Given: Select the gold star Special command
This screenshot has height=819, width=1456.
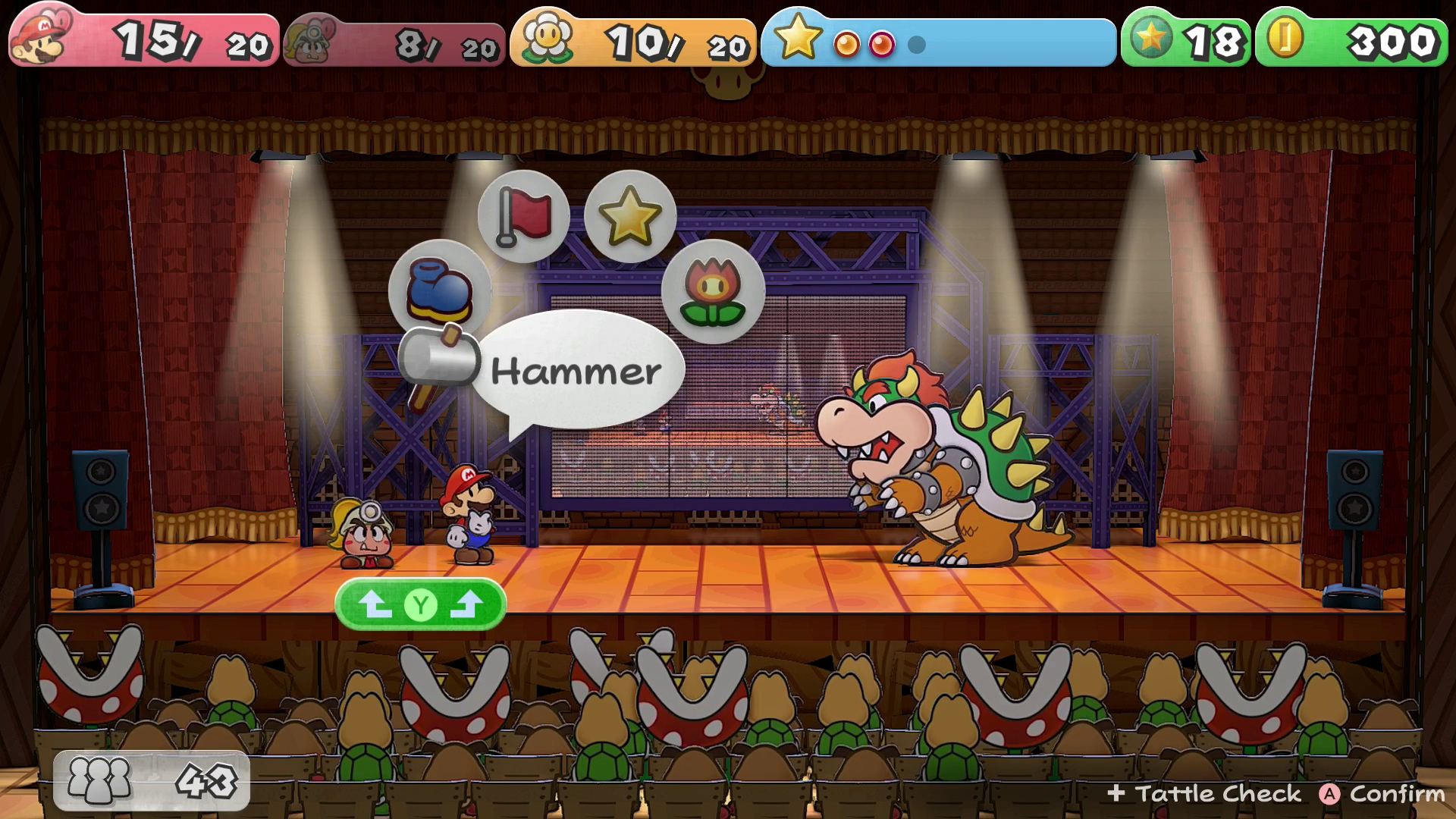Looking at the screenshot, I should 629,216.
